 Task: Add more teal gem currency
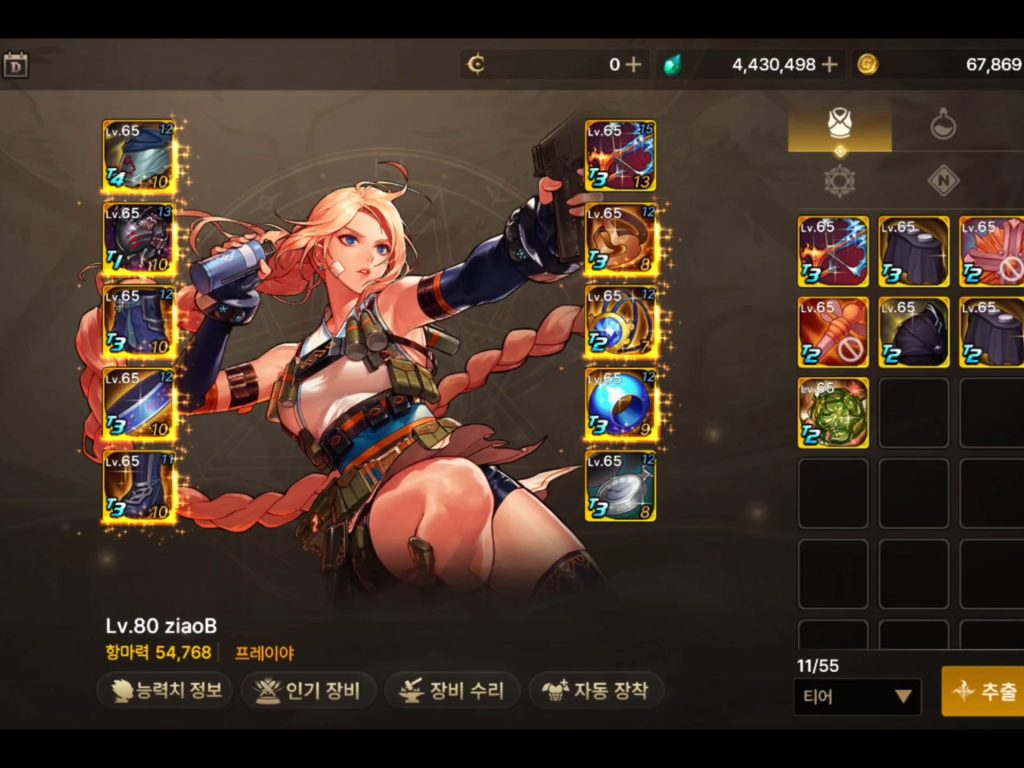[x=830, y=65]
